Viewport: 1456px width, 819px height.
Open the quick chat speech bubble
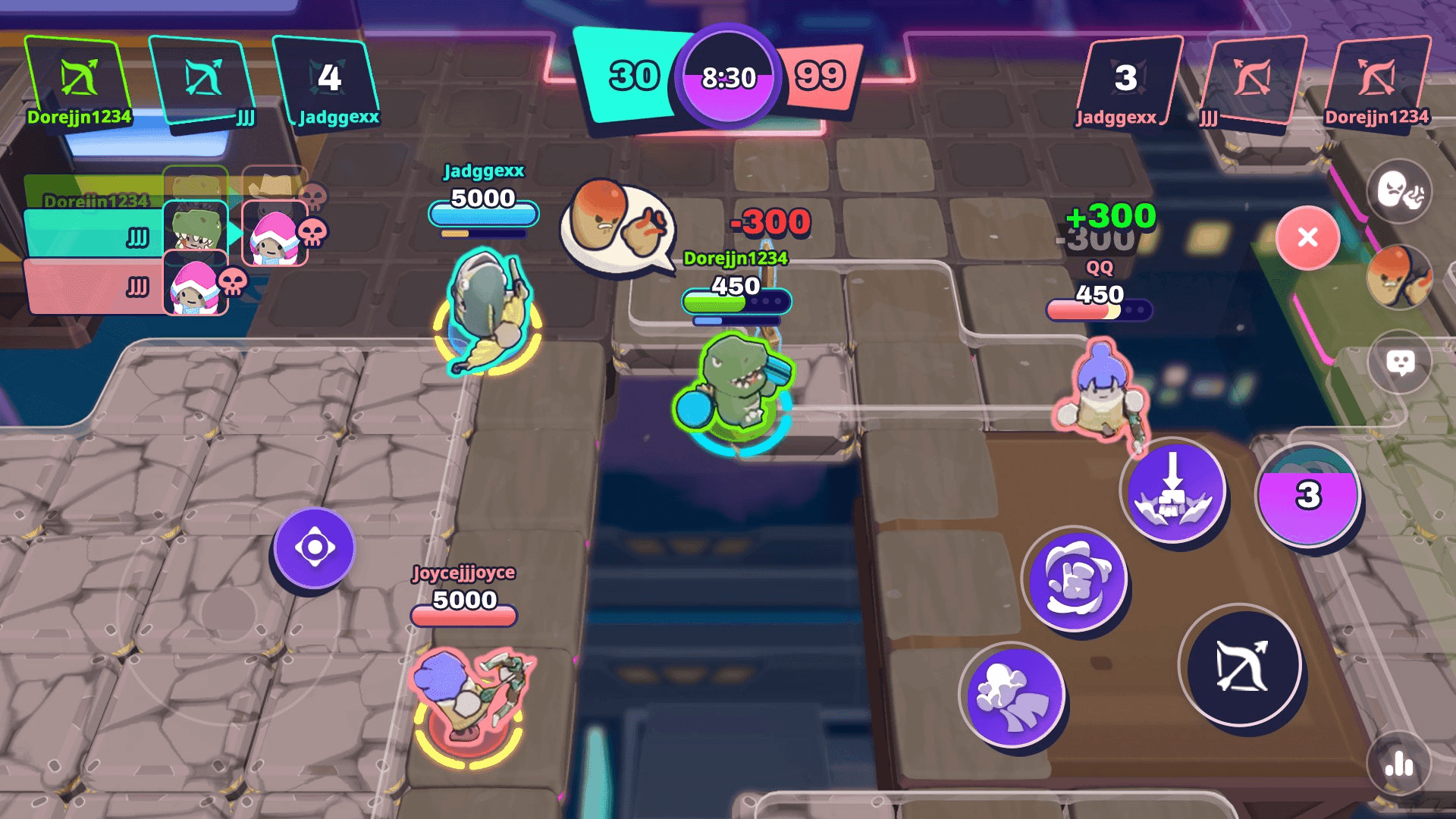click(x=1402, y=362)
